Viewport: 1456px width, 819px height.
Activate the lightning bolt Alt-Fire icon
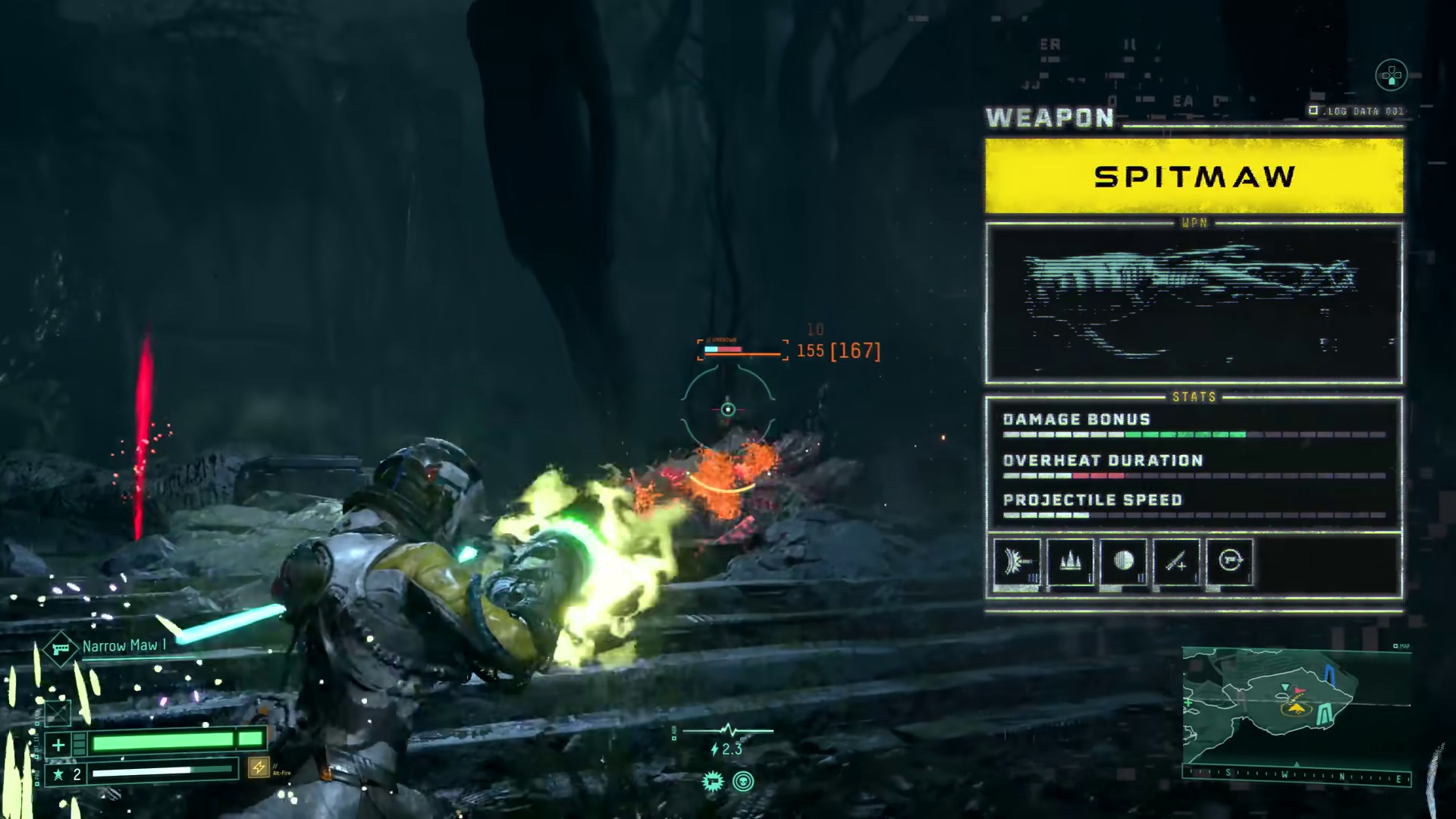[259, 767]
